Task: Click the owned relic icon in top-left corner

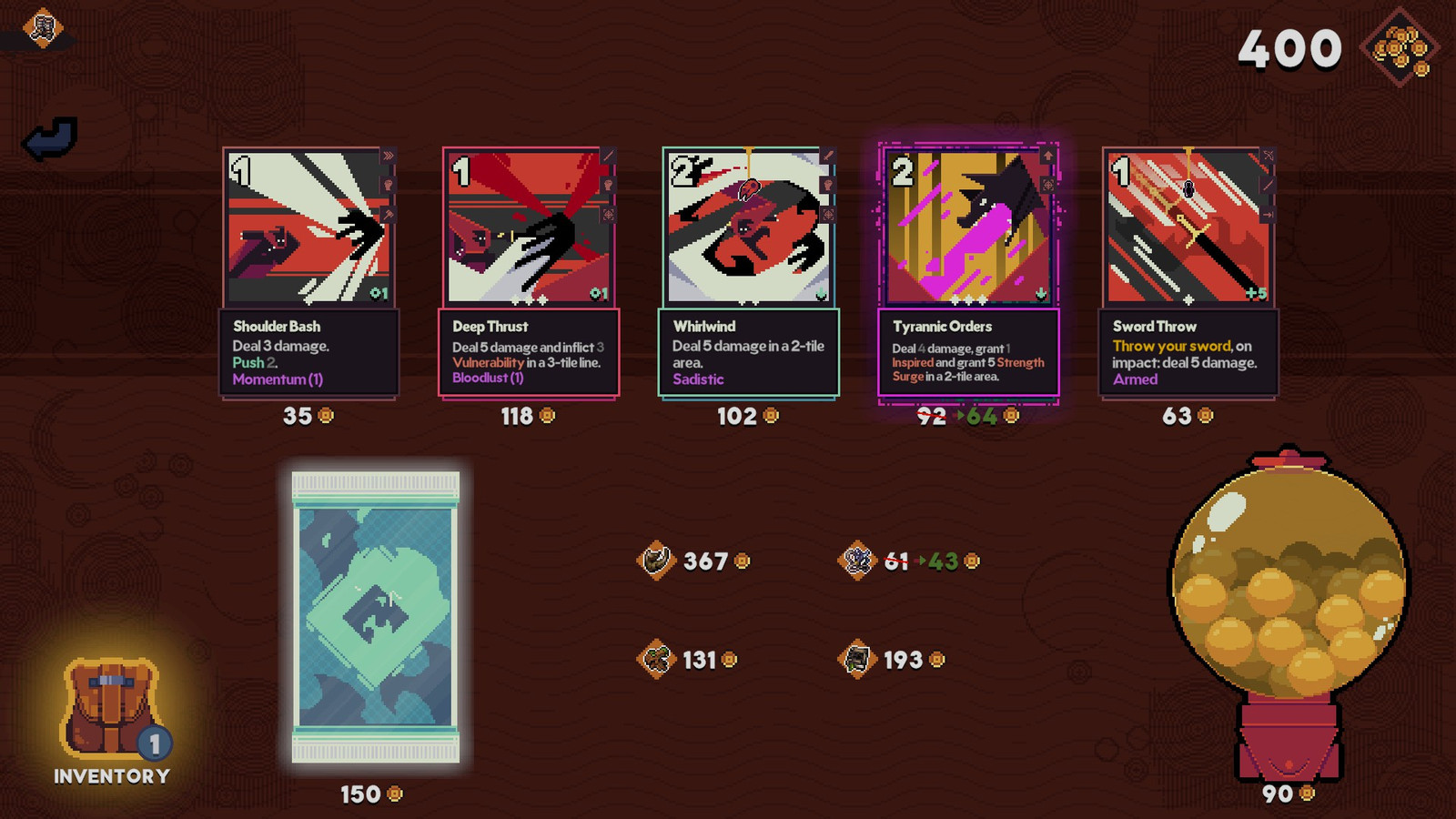Action: click(42, 29)
